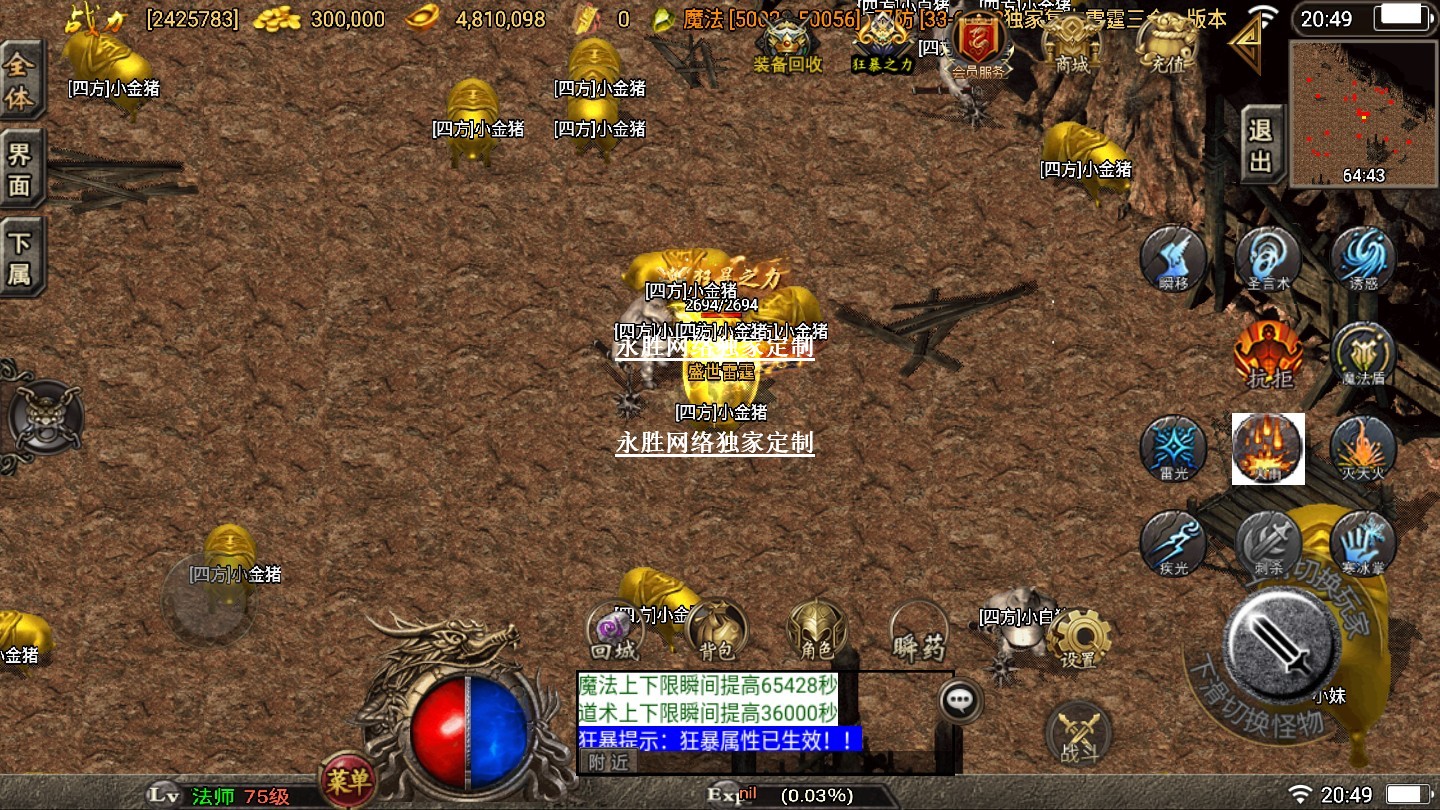Cast the 瞬移 teleport skill

coord(1174,257)
